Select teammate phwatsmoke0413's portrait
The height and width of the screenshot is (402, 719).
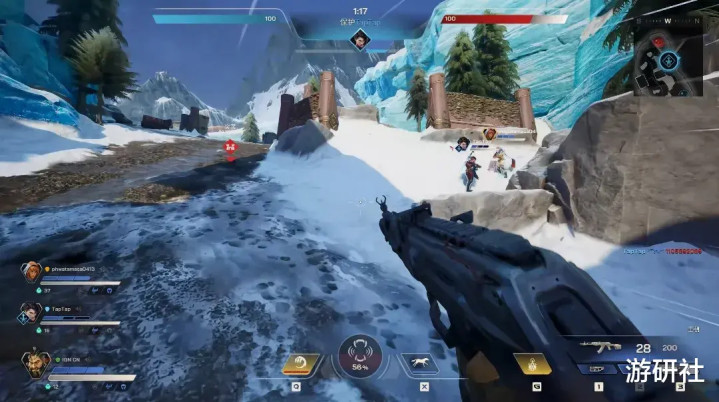coord(33,271)
